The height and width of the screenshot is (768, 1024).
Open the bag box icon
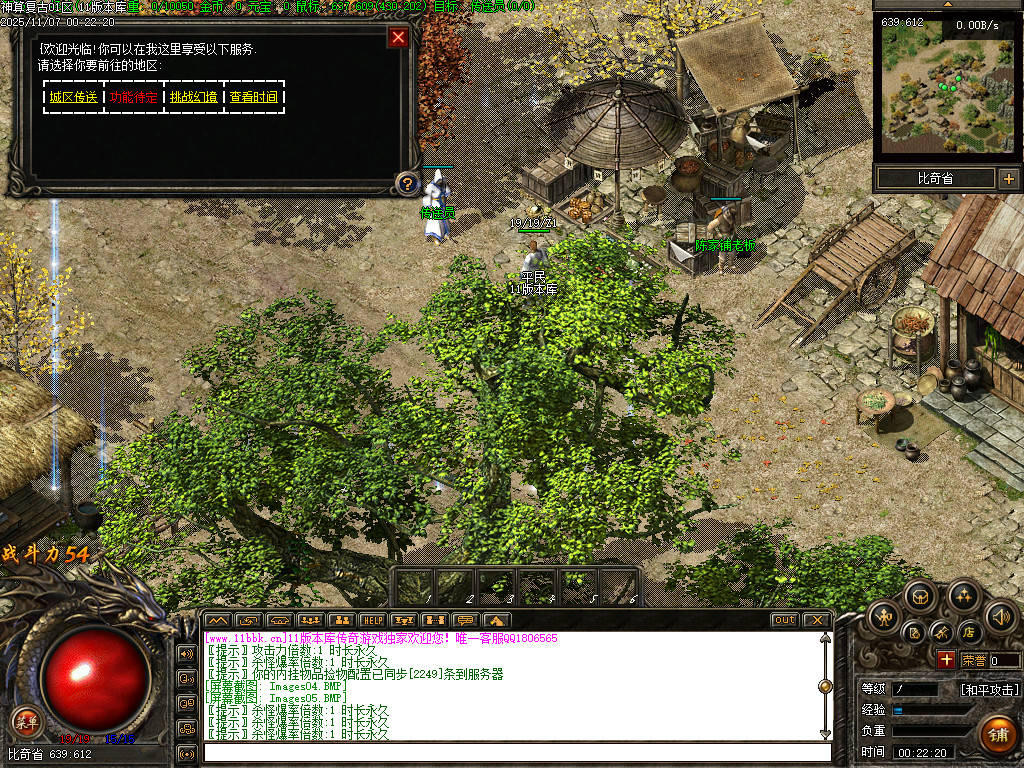[x=921, y=598]
